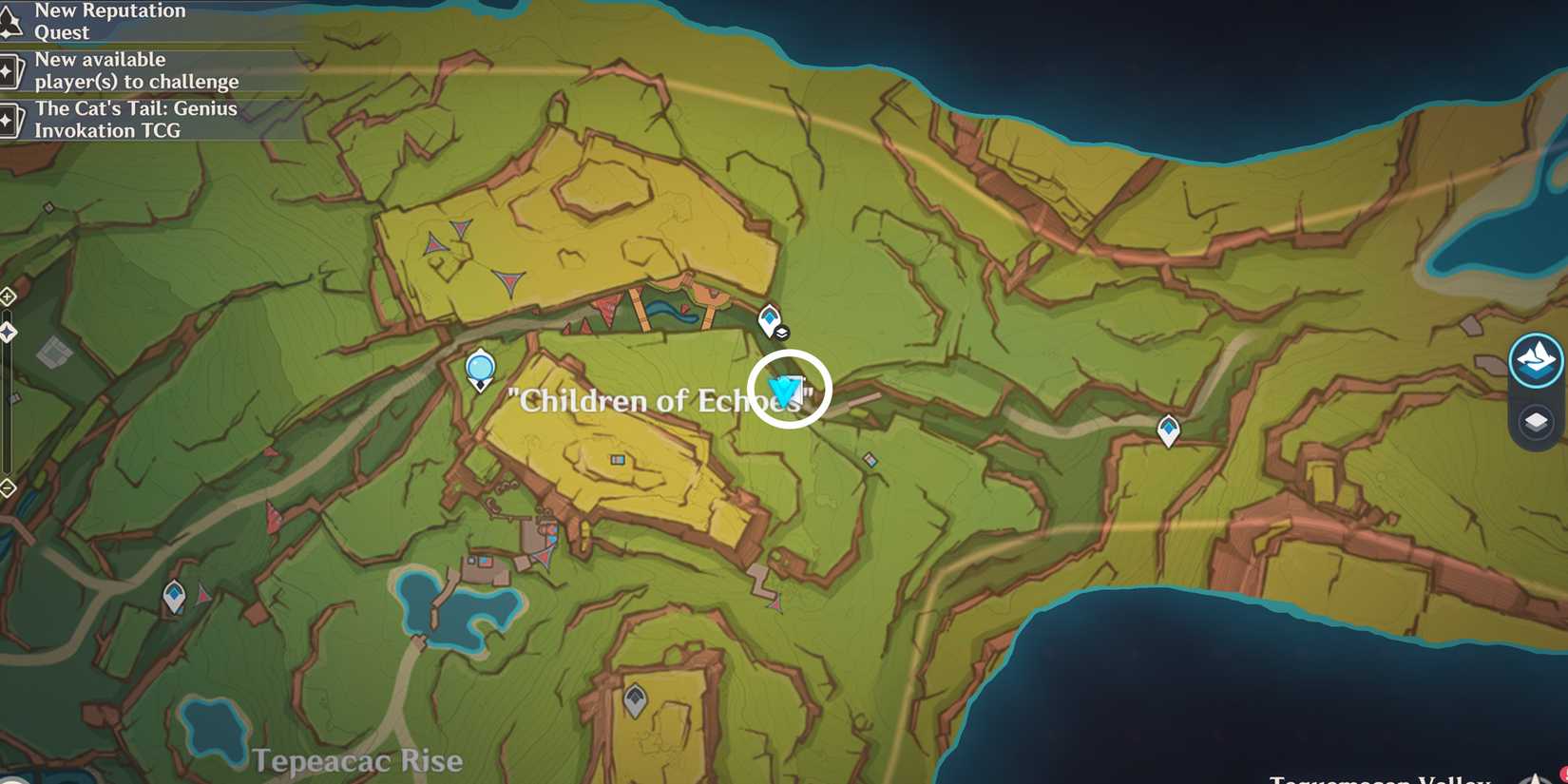Viewport: 1568px width, 784px height.
Task: Click the zoom-in plus control
Action: [8, 296]
